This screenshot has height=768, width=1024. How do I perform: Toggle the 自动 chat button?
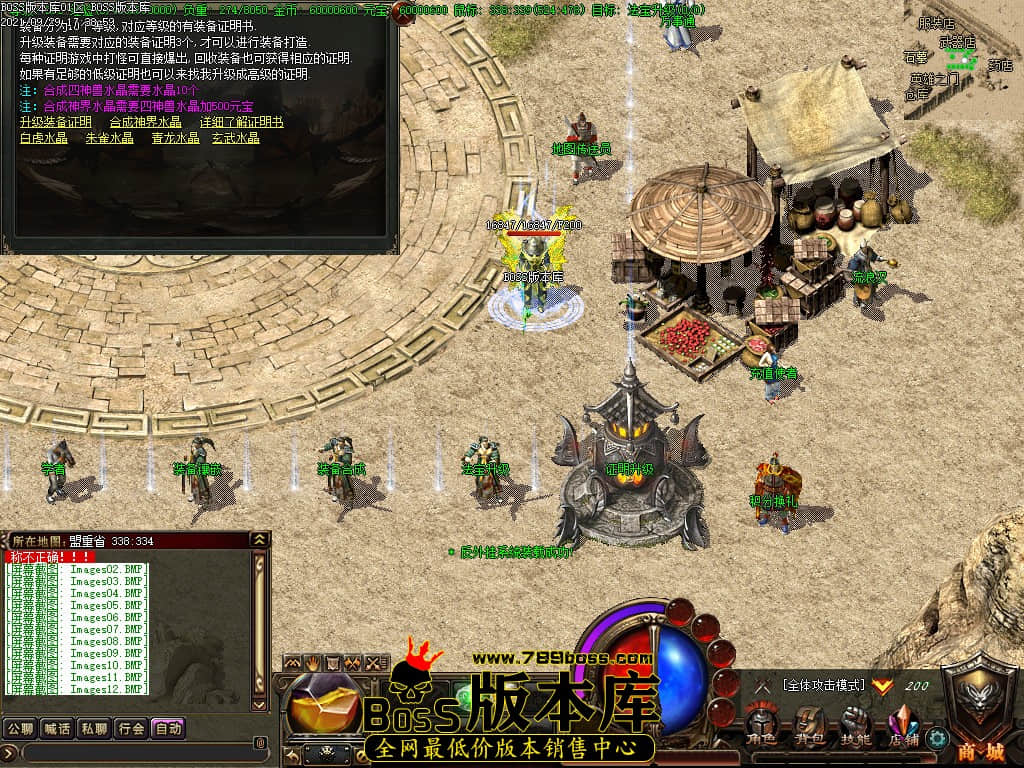168,728
